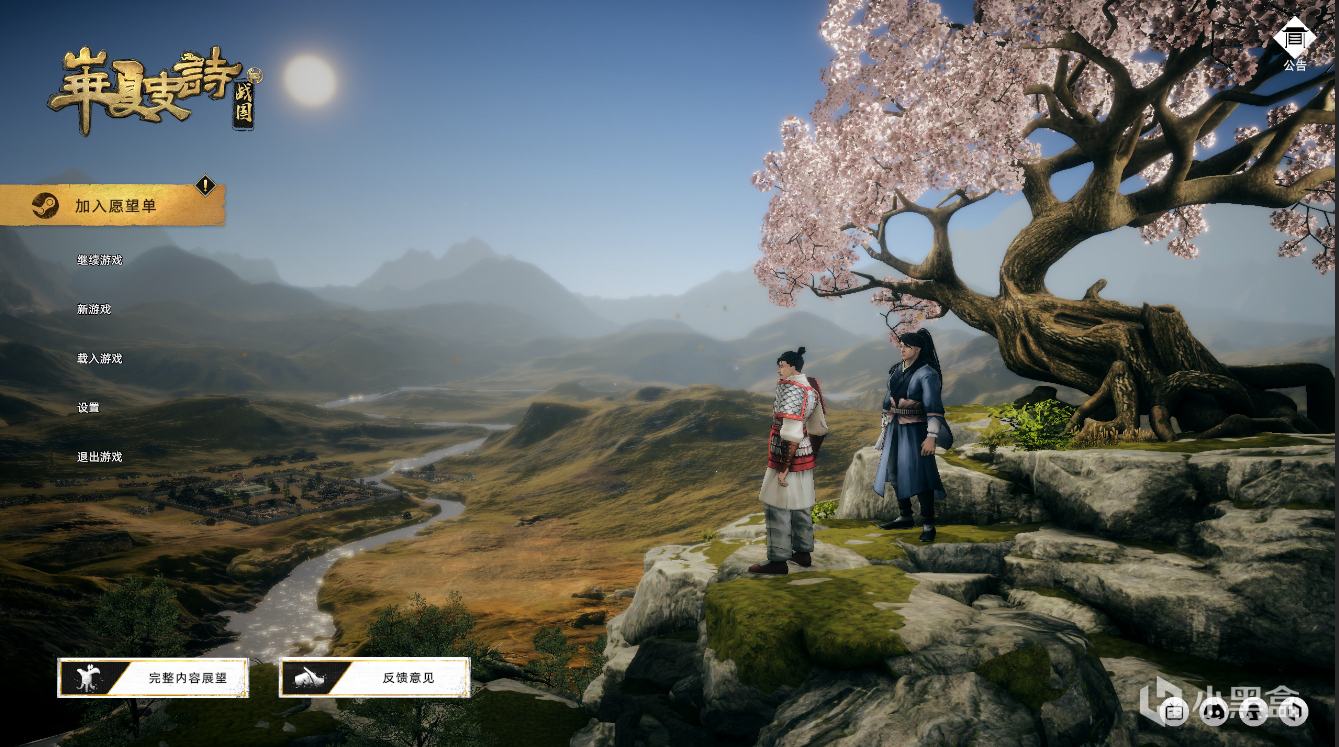
Task: Open the Discord social icon
Action: tap(1214, 712)
